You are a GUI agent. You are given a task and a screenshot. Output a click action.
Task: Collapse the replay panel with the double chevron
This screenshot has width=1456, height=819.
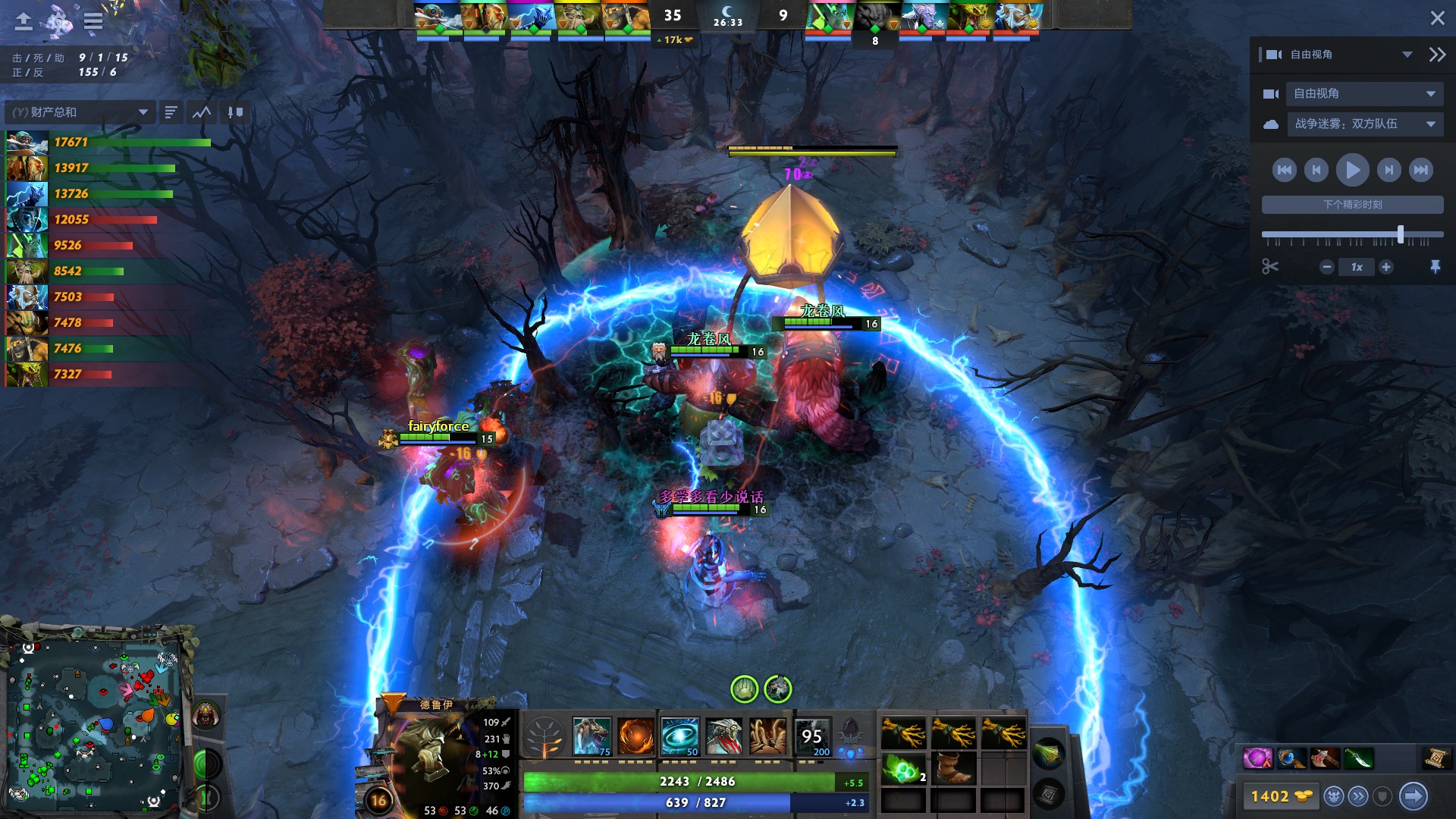coord(1436,54)
